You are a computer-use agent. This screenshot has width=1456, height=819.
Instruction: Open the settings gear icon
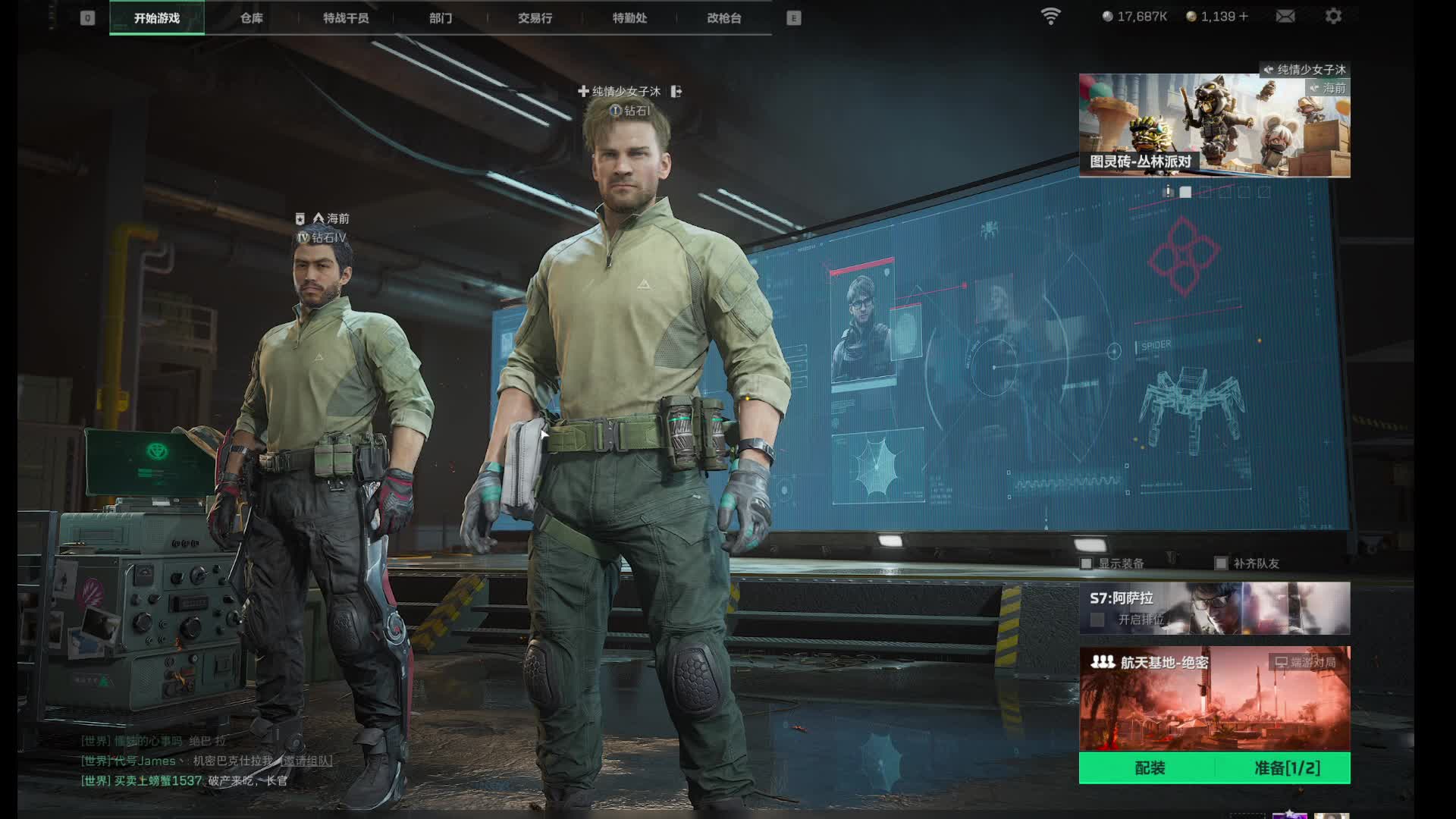pyautogui.click(x=1333, y=16)
